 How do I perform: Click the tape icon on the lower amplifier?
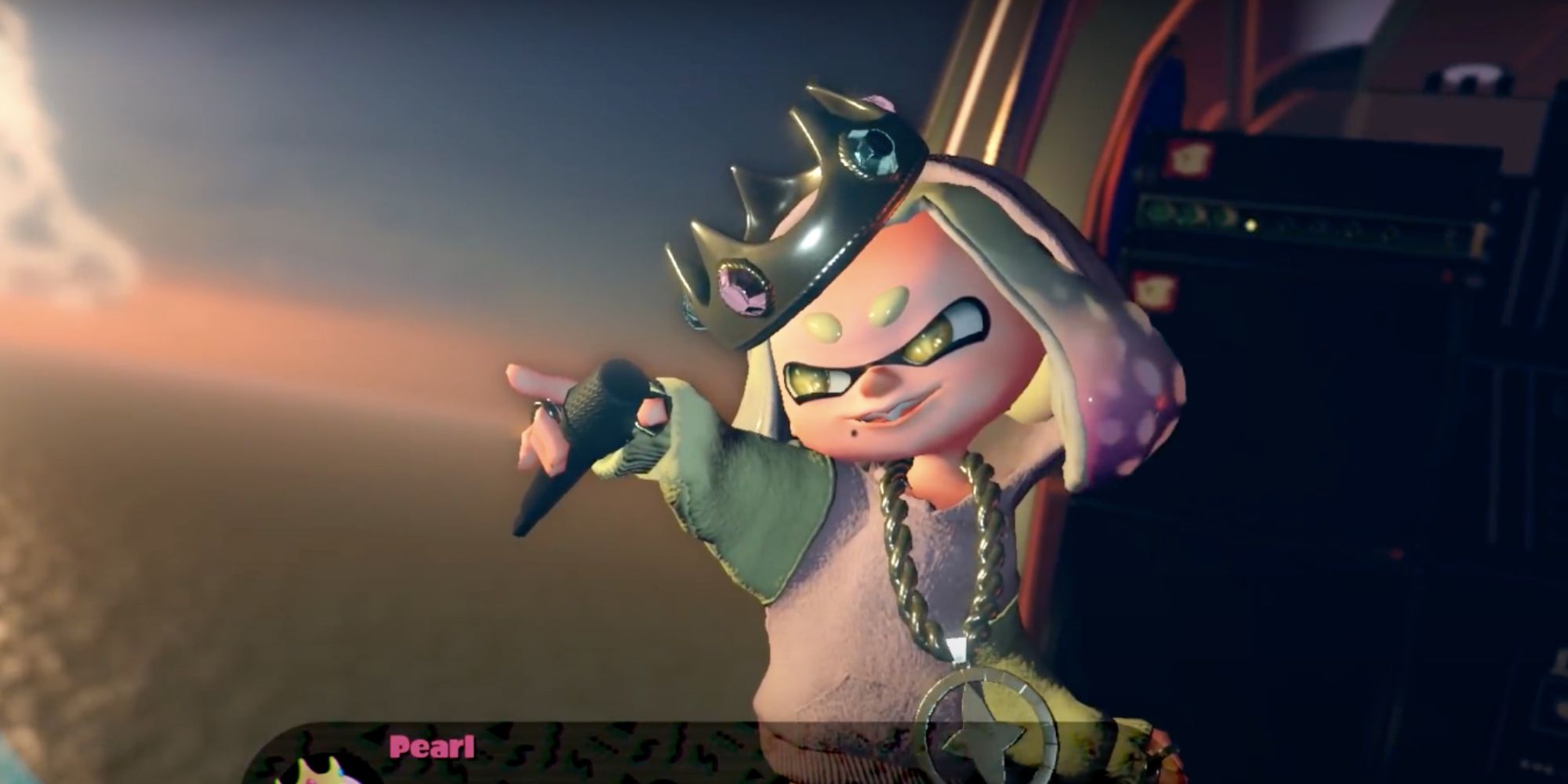click(1152, 290)
